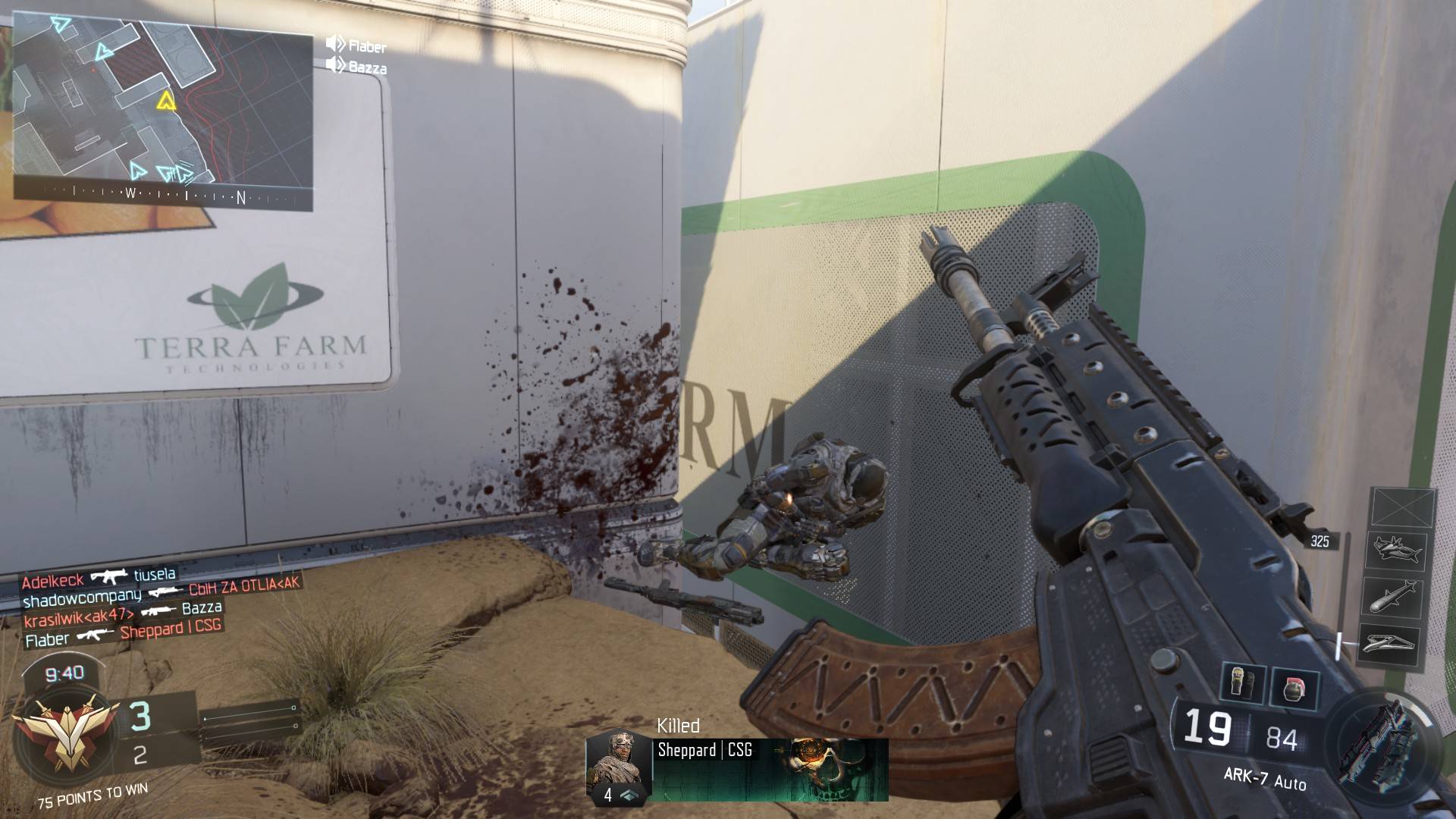
Task: Select the Adelkeck kill feed entry
Action: 99,579
